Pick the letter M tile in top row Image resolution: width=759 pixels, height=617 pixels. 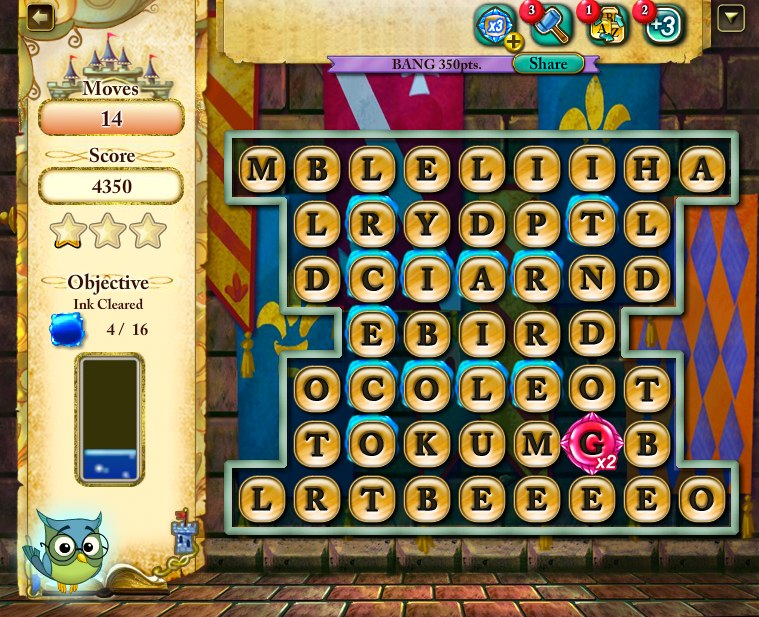(x=262, y=170)
